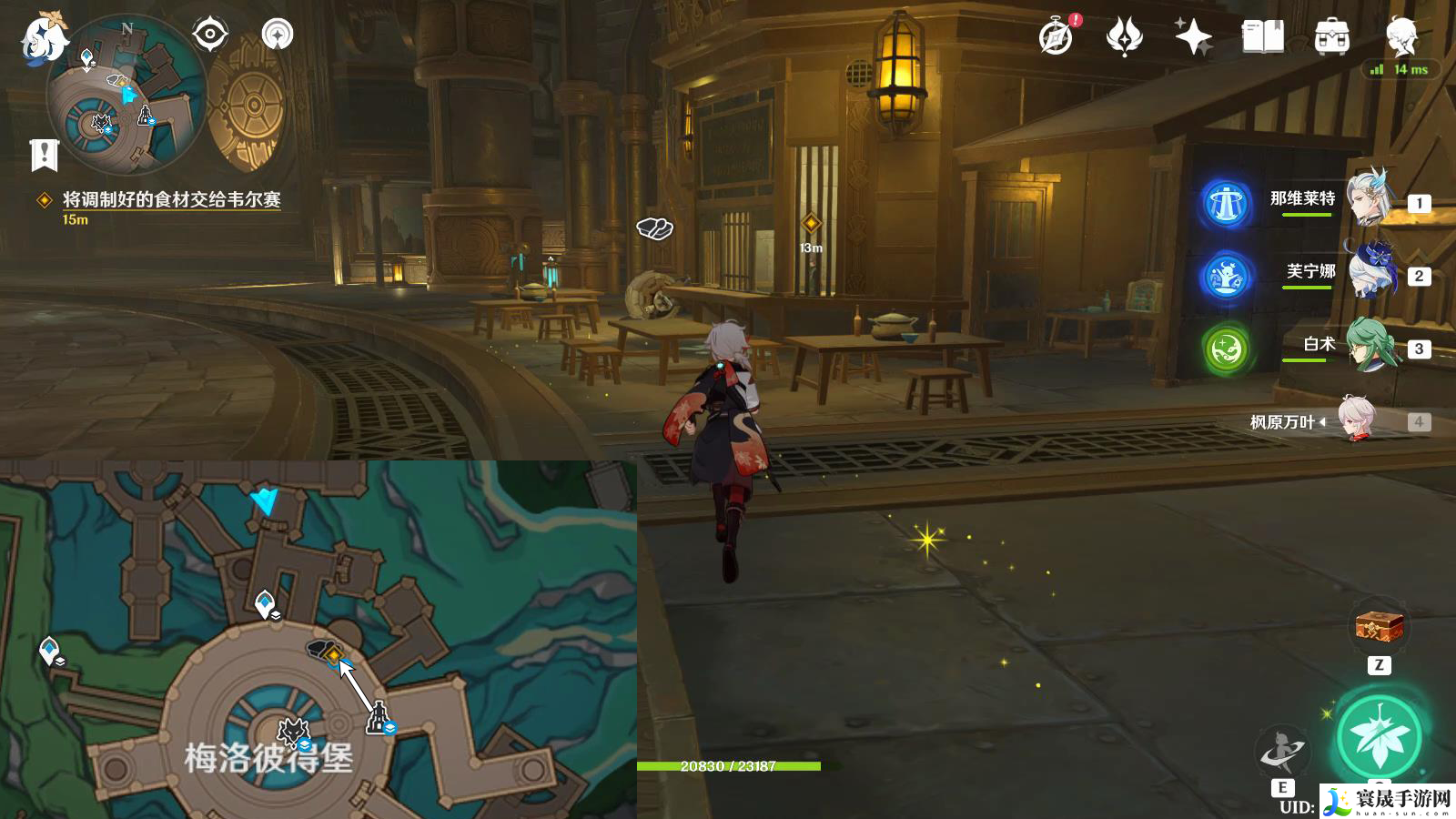The height and width of the screenshot is (819, 1456).
Task: Open the battle pass icon
Action: [x=1124, y=37]
